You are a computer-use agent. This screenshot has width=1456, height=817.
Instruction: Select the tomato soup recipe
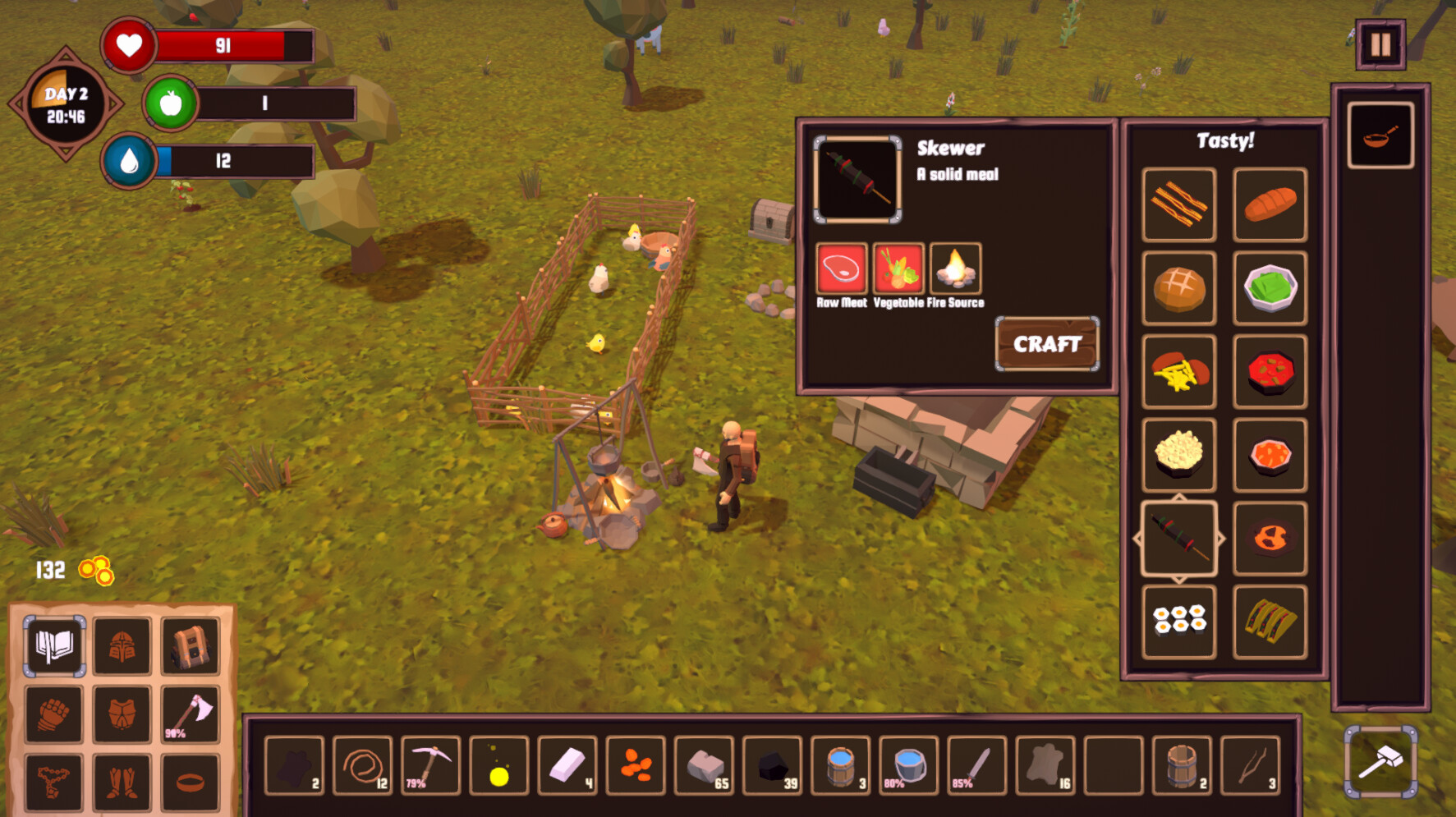pyautogui.click(x=1270, y=372)
